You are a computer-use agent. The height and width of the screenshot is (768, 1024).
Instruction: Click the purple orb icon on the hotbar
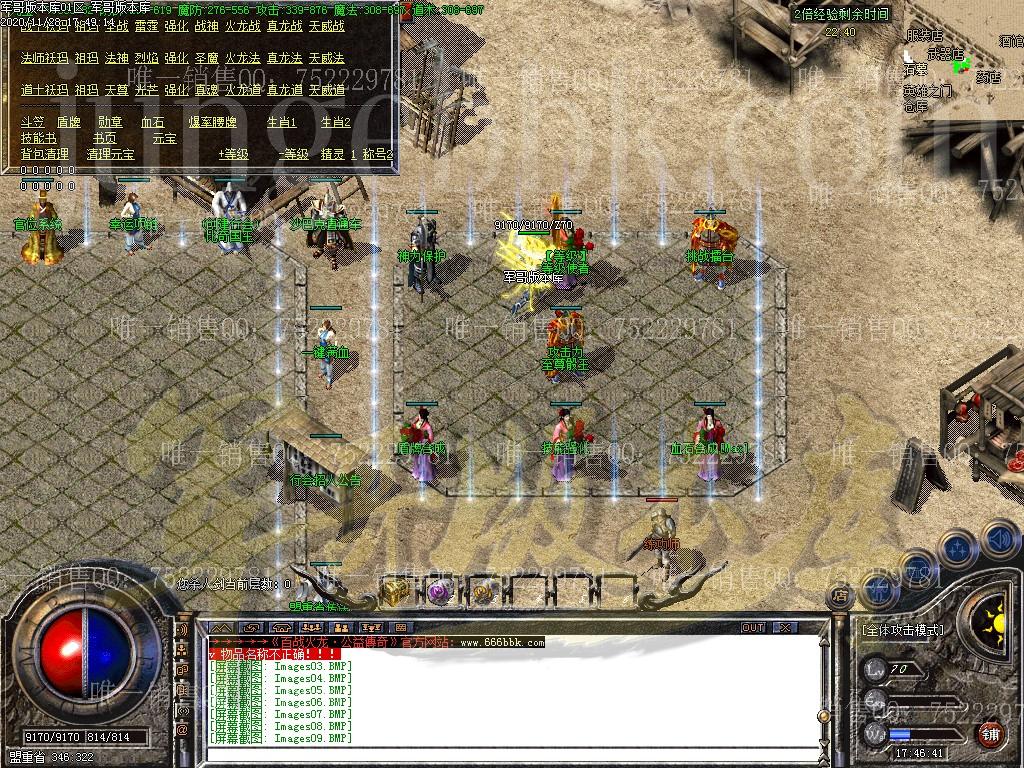point(440,592)
